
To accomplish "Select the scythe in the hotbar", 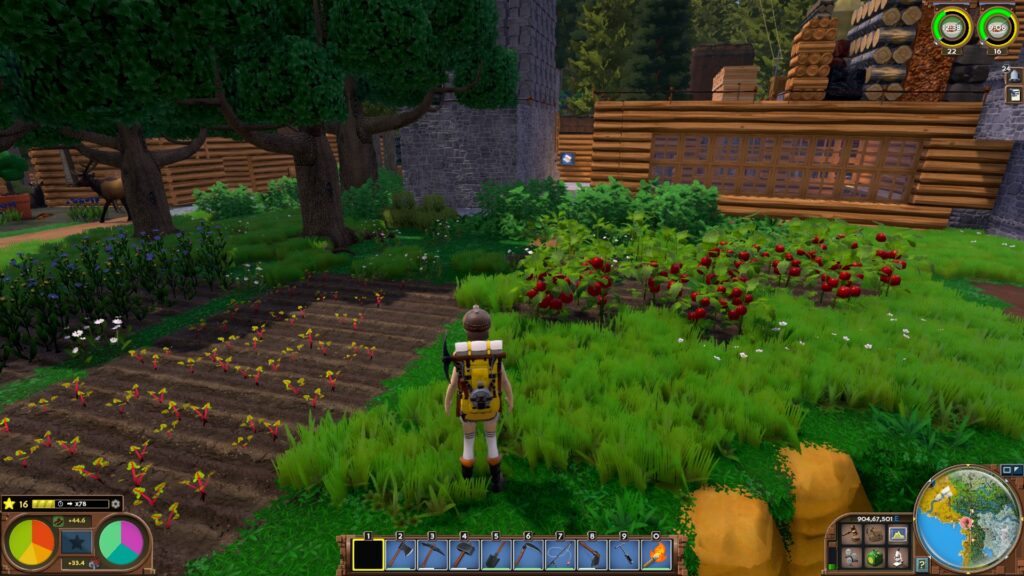I will click(x=529, y=554).
